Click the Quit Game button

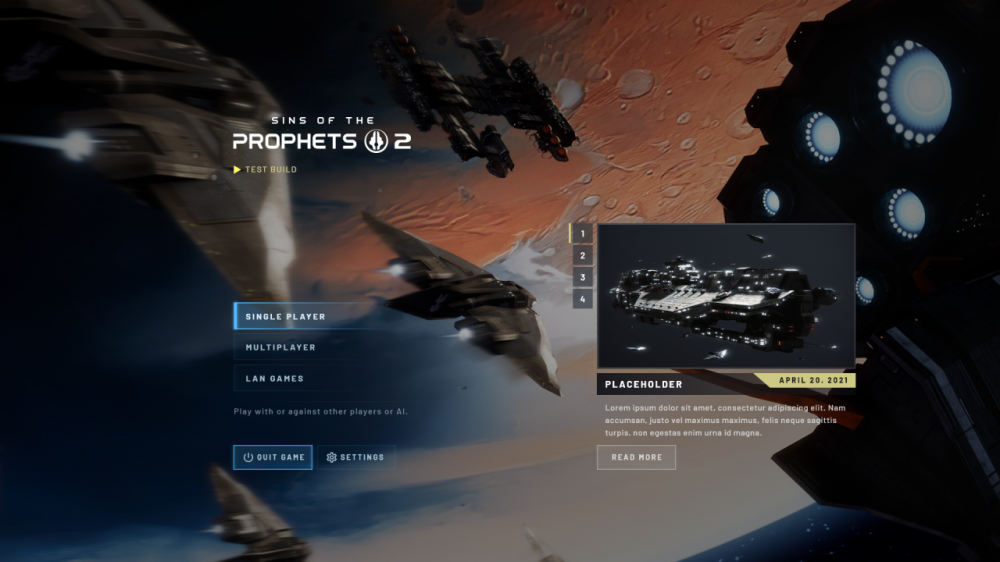coord(273,457)
